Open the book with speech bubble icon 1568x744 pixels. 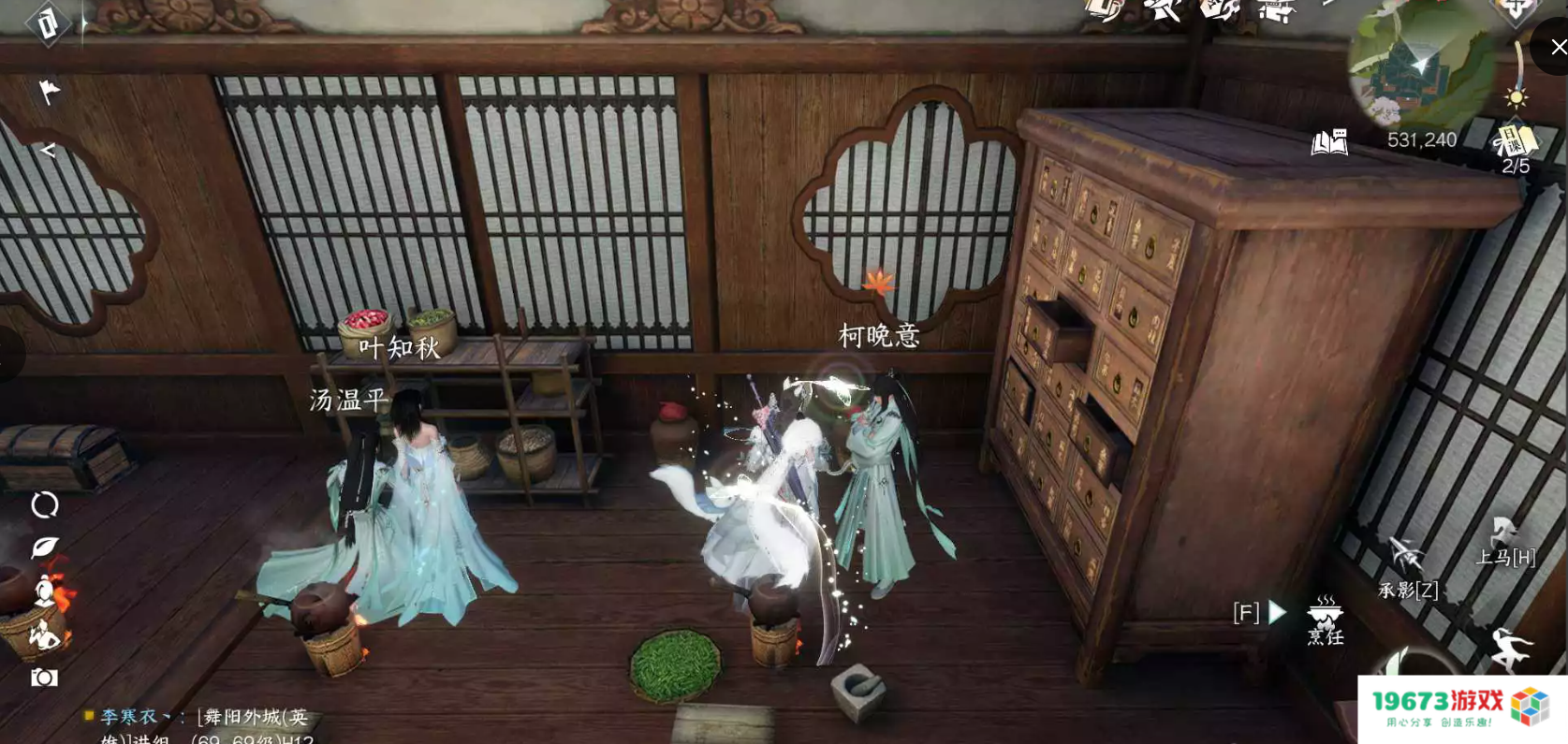tap(1329, 142)
